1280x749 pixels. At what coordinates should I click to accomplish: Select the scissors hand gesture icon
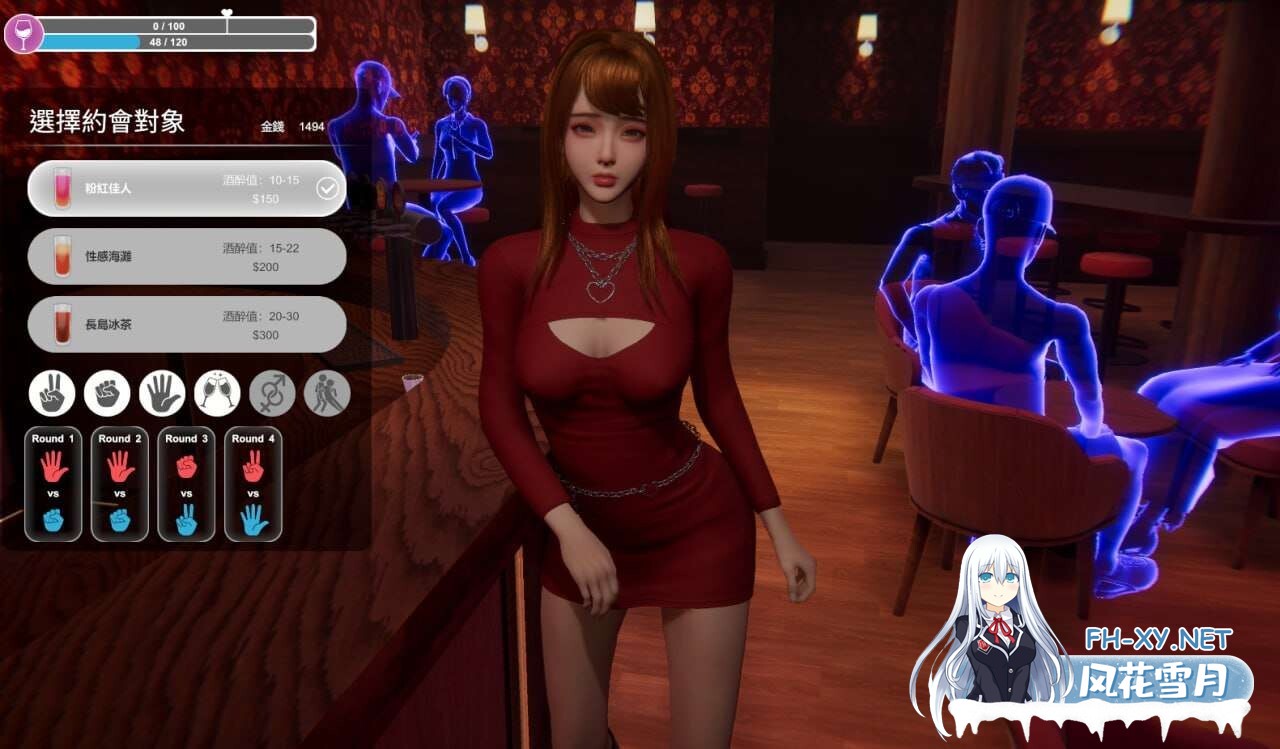[x=52, y=393]
